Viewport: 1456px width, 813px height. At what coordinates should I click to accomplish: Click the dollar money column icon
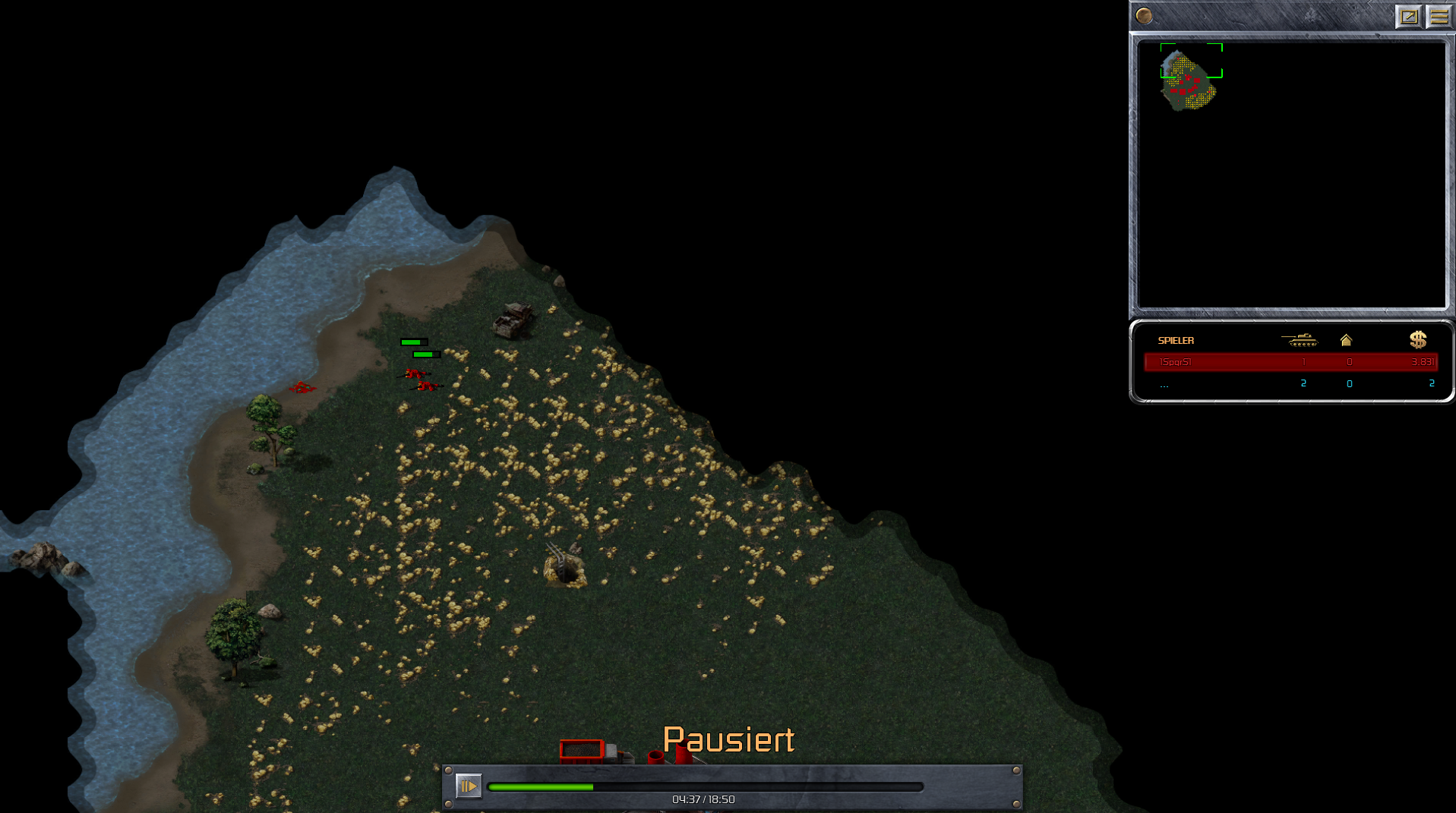click(x=1417, y=340)
